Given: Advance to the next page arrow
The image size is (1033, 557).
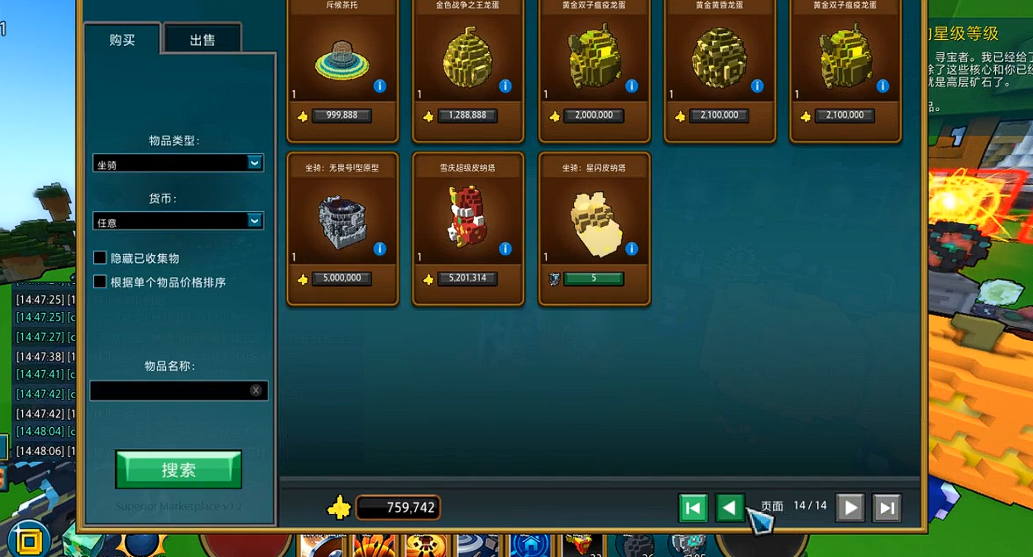Looking at the screenshot, I should 850,508.
